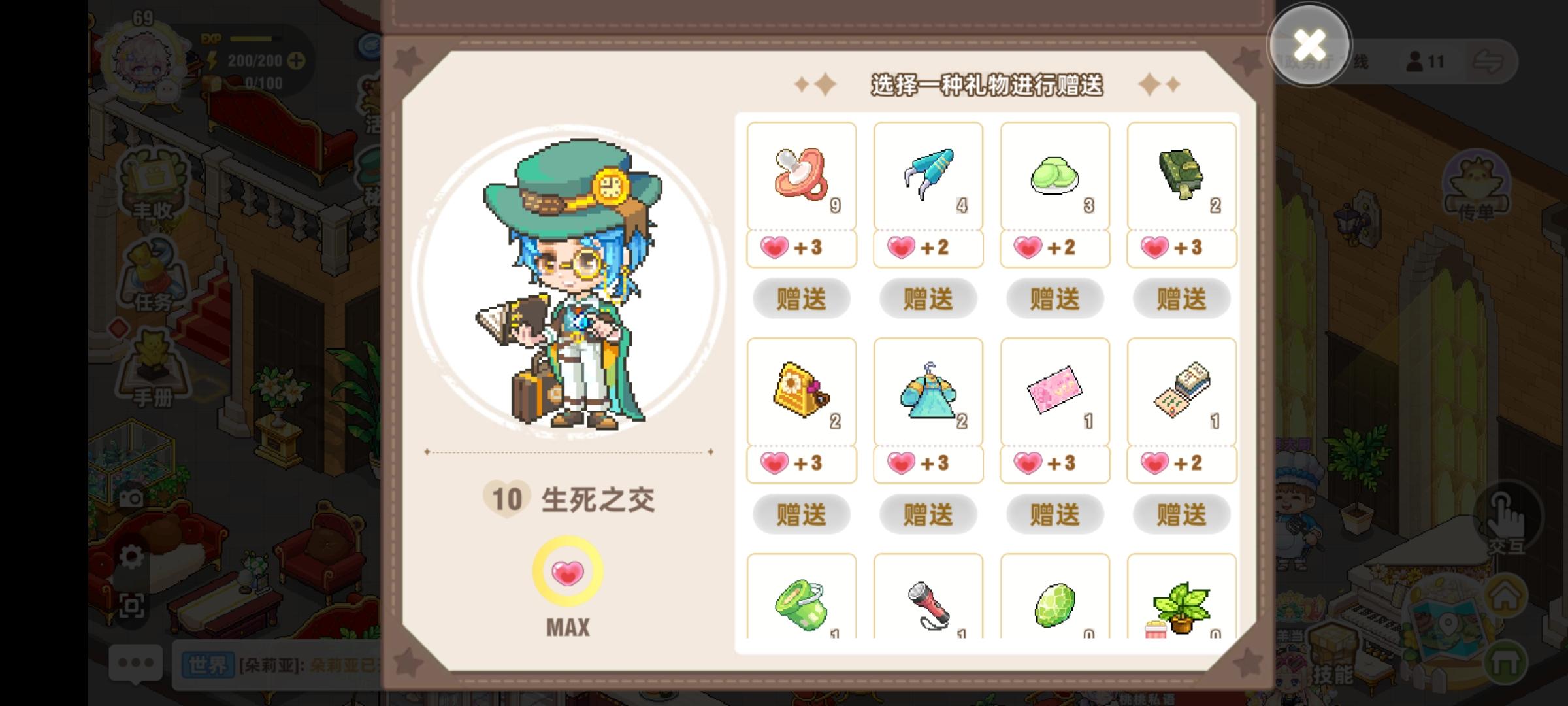This screenshot has width=1568, height=706.
Task: Tap the camera photo icon
Action: point(130,497)
